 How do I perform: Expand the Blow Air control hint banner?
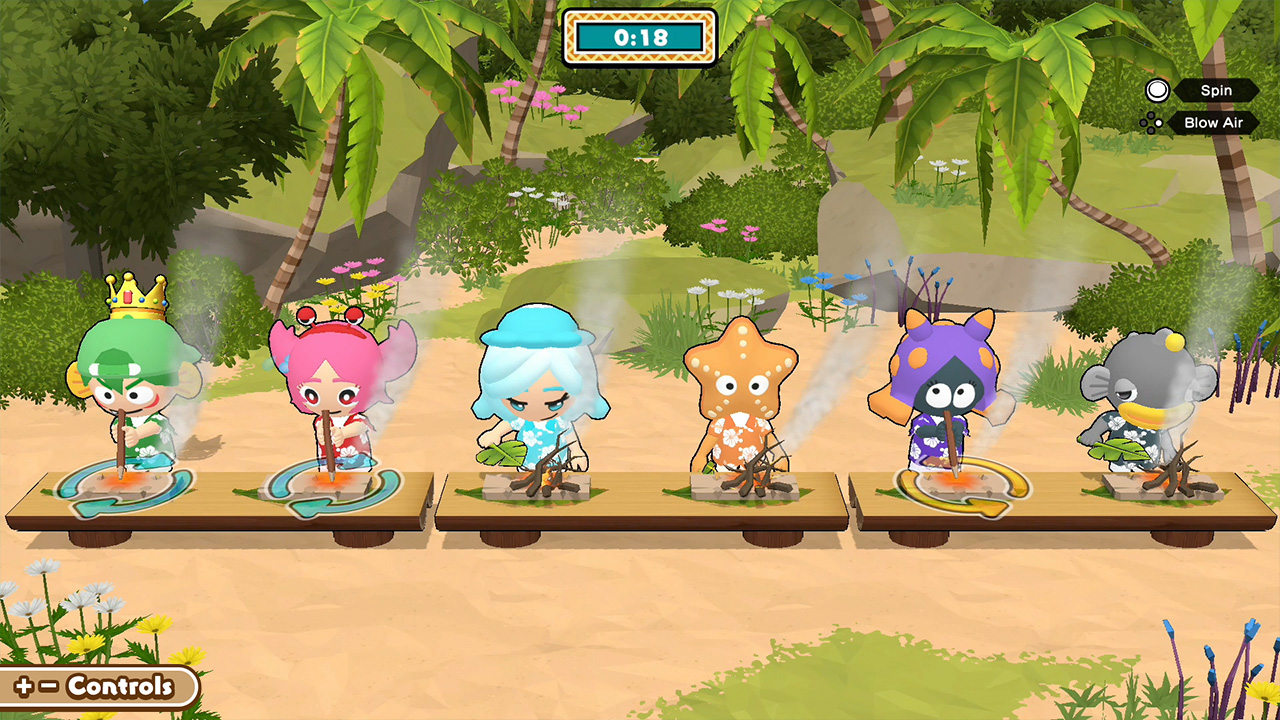pyautogui.click(x=1212, y=122)
